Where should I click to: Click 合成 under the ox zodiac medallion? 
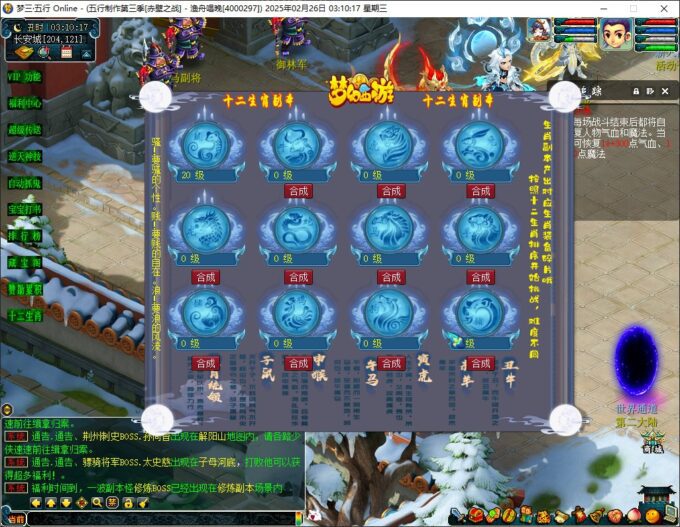(298, 191)
